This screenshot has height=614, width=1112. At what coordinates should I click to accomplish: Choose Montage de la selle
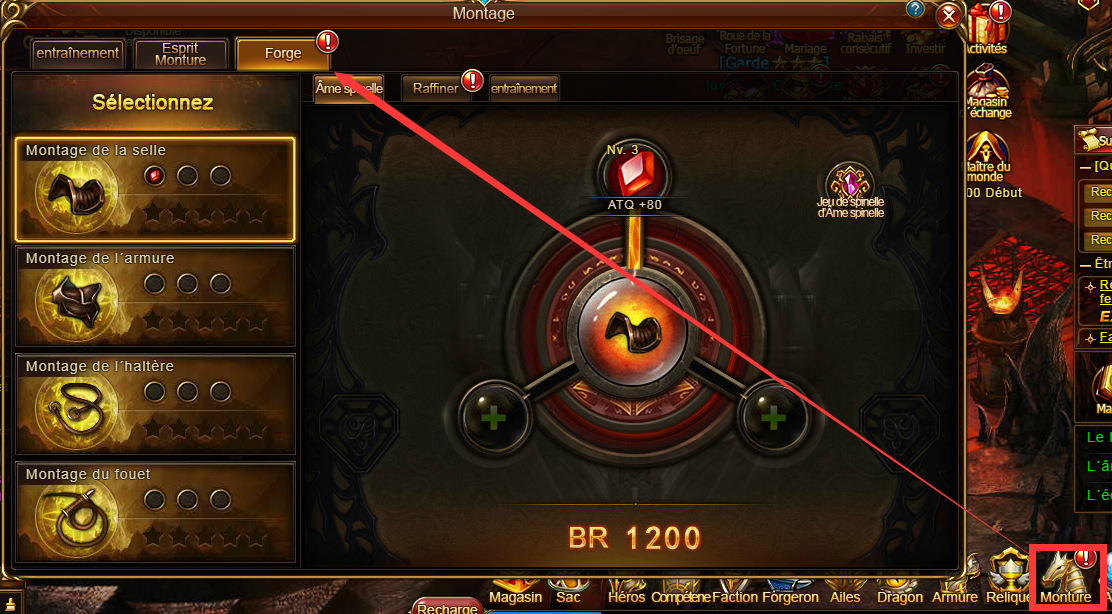click(155, 189)
